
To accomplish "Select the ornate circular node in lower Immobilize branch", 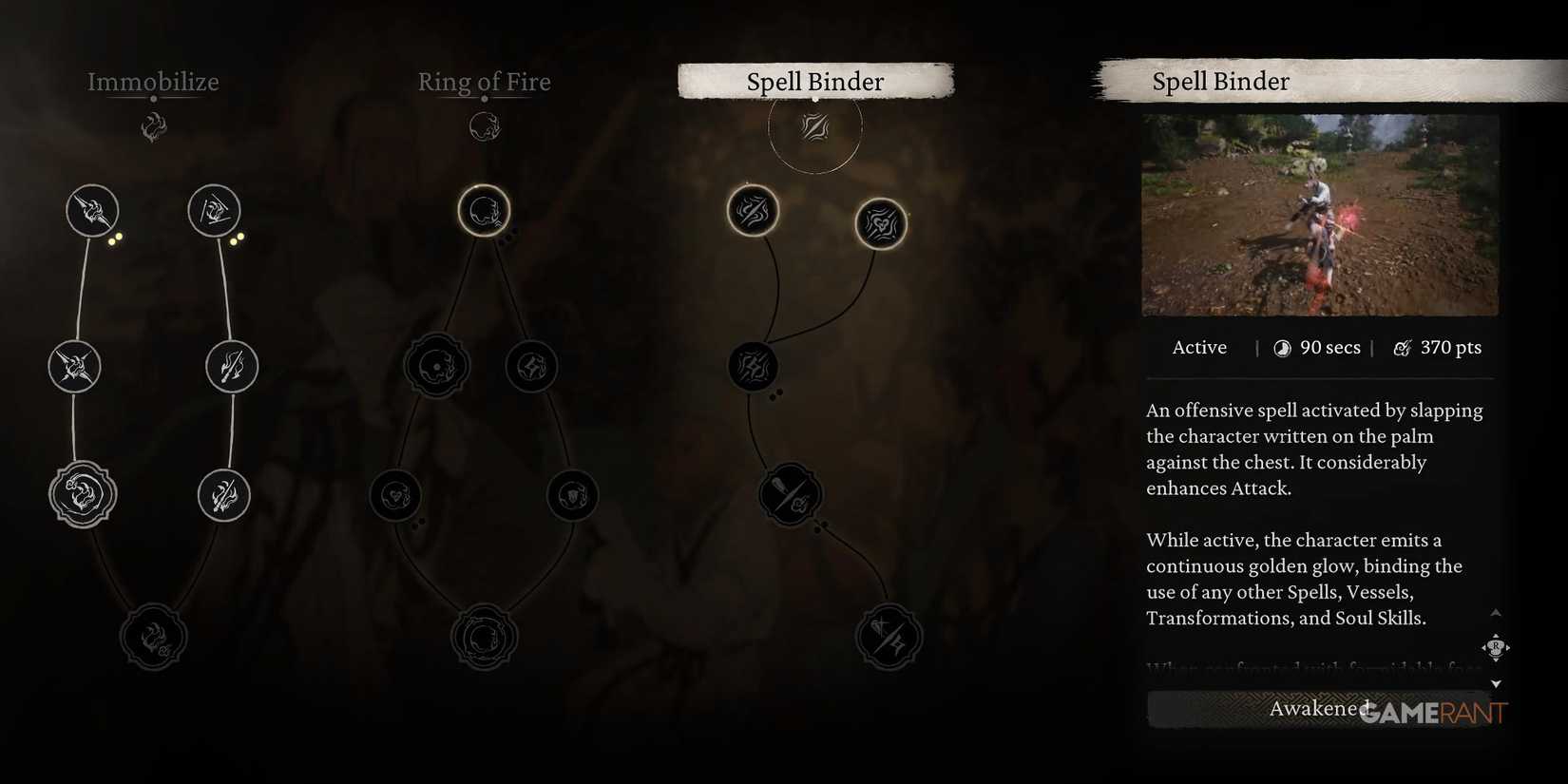I will click(x=82, y=494).
